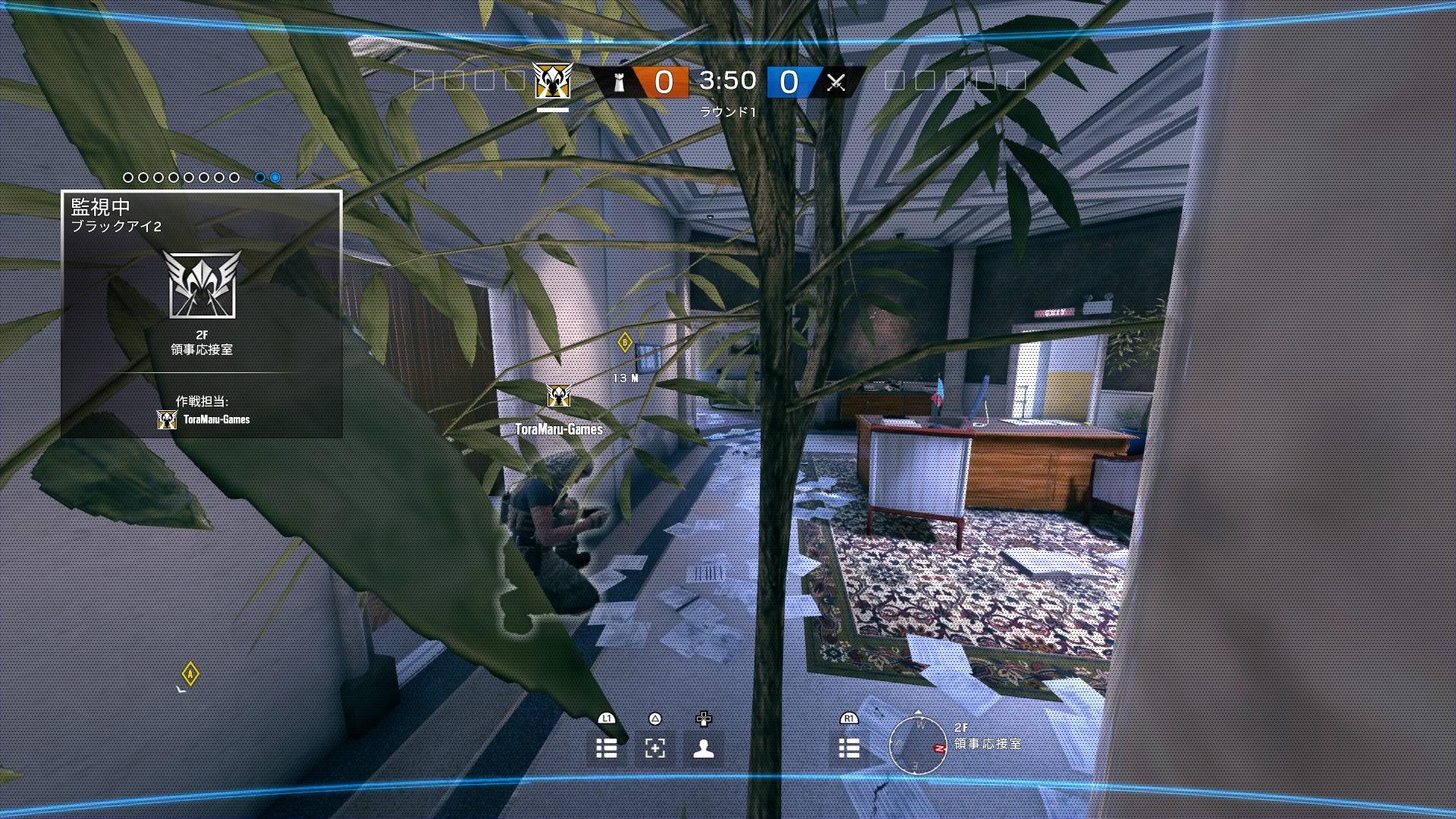Toggle the first hollow camera indicator circle

pyautogui.click(x=127, y=177)
